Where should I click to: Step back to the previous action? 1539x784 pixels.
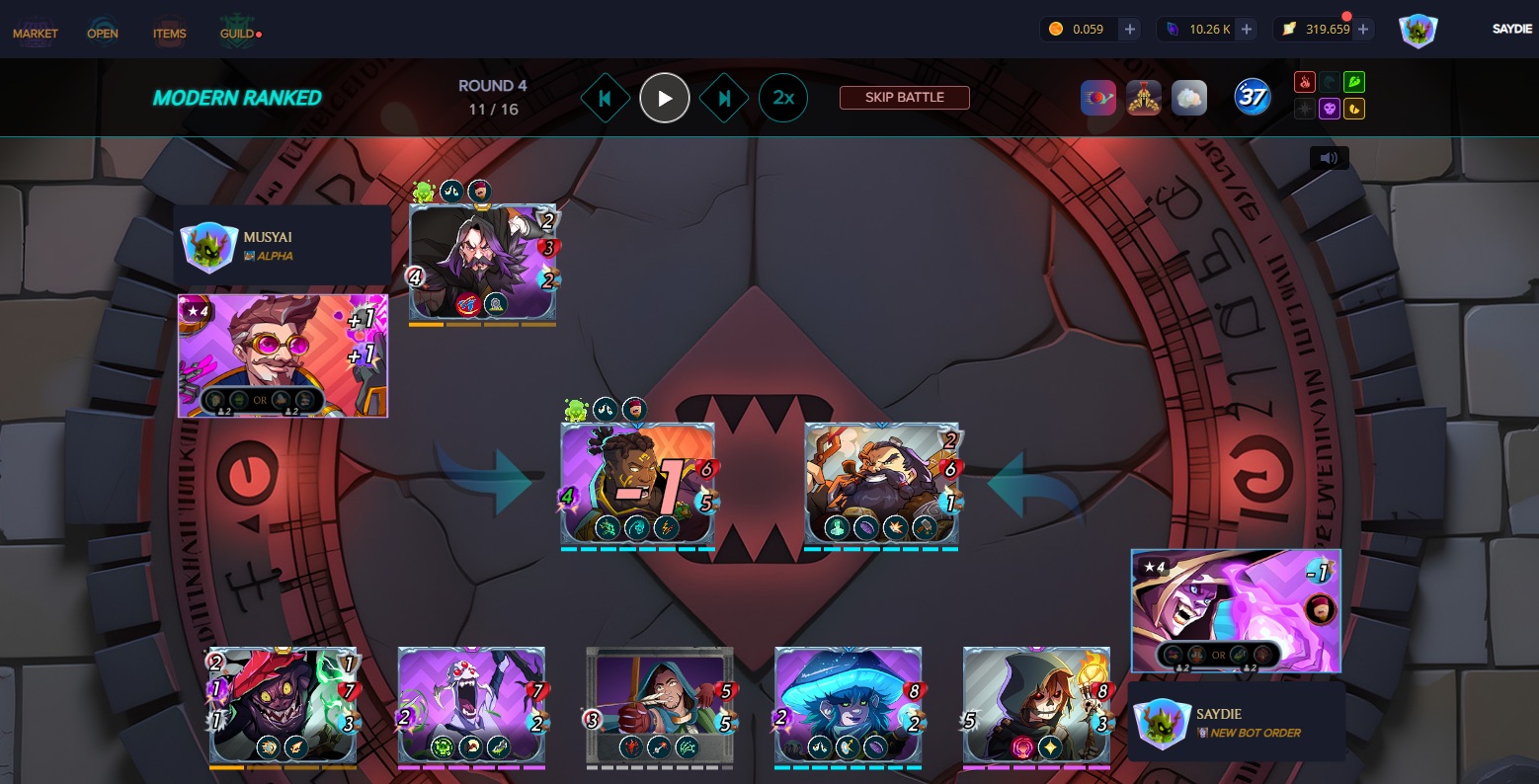605,98
